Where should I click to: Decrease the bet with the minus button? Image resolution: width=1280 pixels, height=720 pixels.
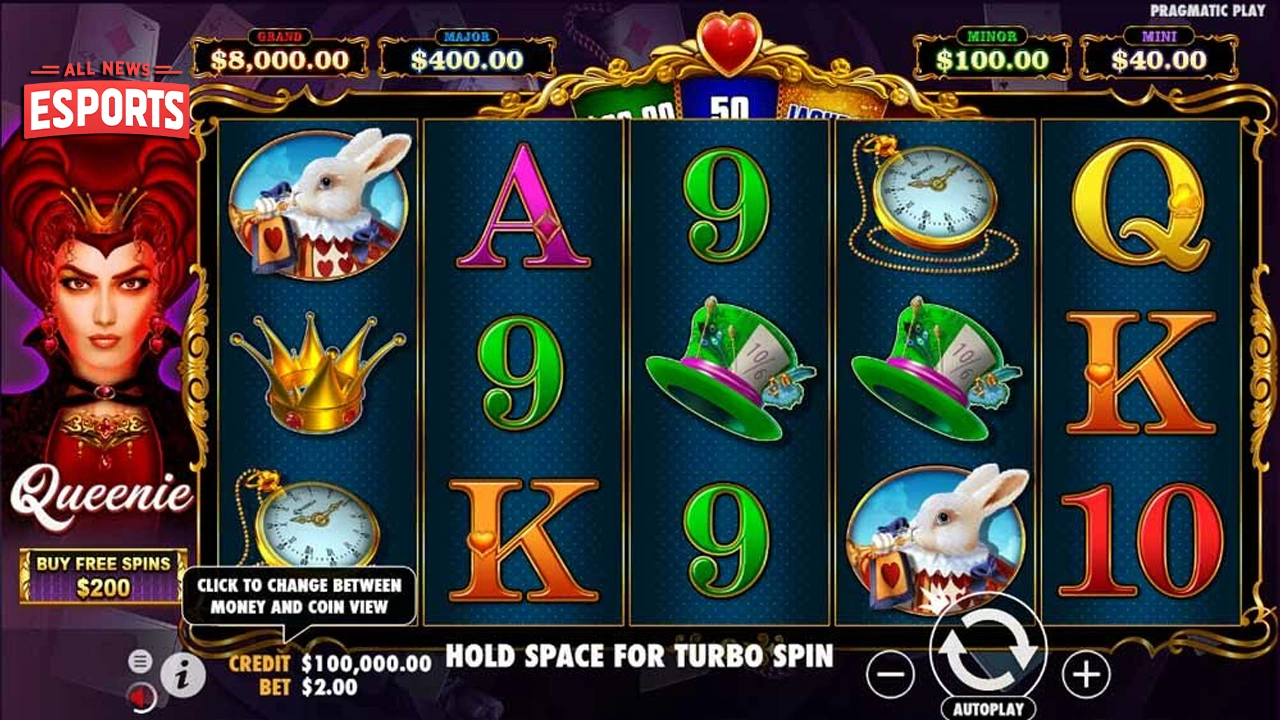[889, 676]
